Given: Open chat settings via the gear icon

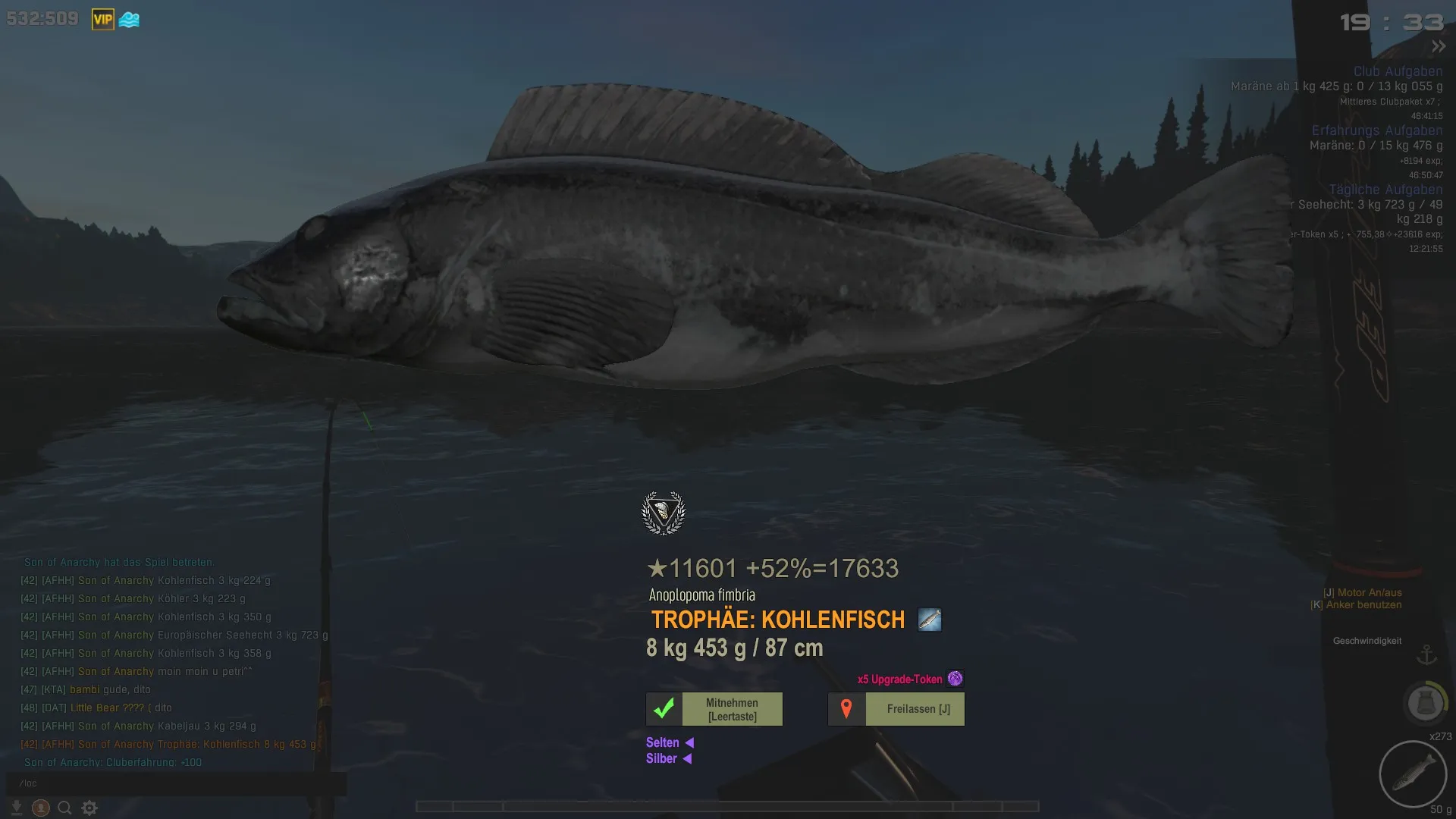Looking at the screenshot, I should [89, 808].
